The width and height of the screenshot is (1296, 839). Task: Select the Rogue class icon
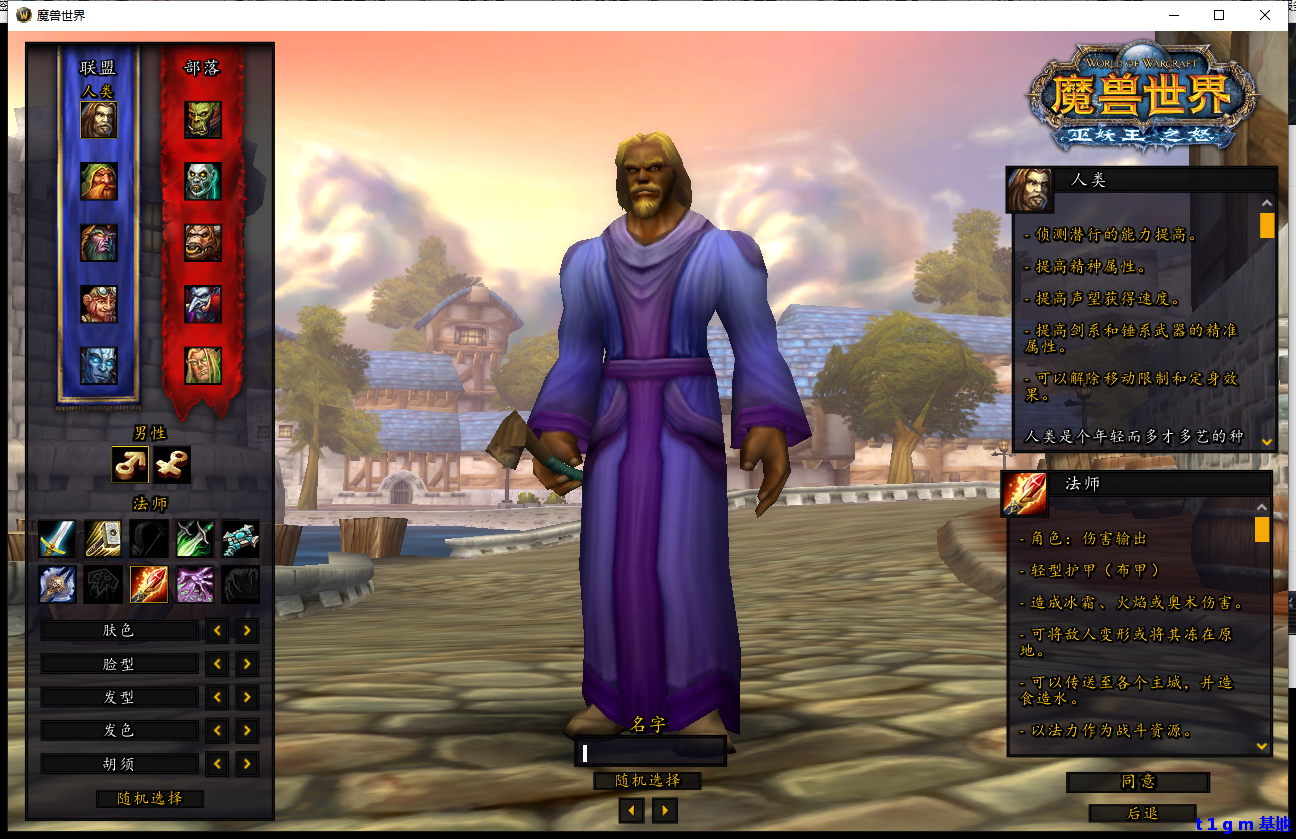194,538
